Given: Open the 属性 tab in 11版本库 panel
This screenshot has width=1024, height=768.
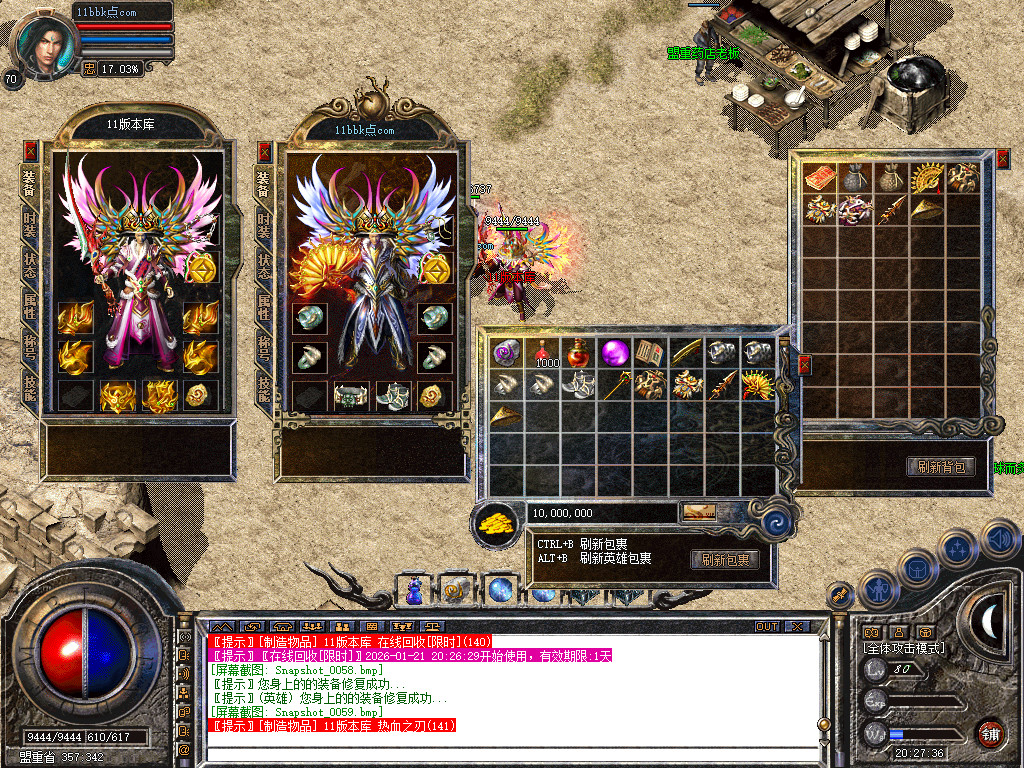Looking at the screenshot, I should pos(30,306).
